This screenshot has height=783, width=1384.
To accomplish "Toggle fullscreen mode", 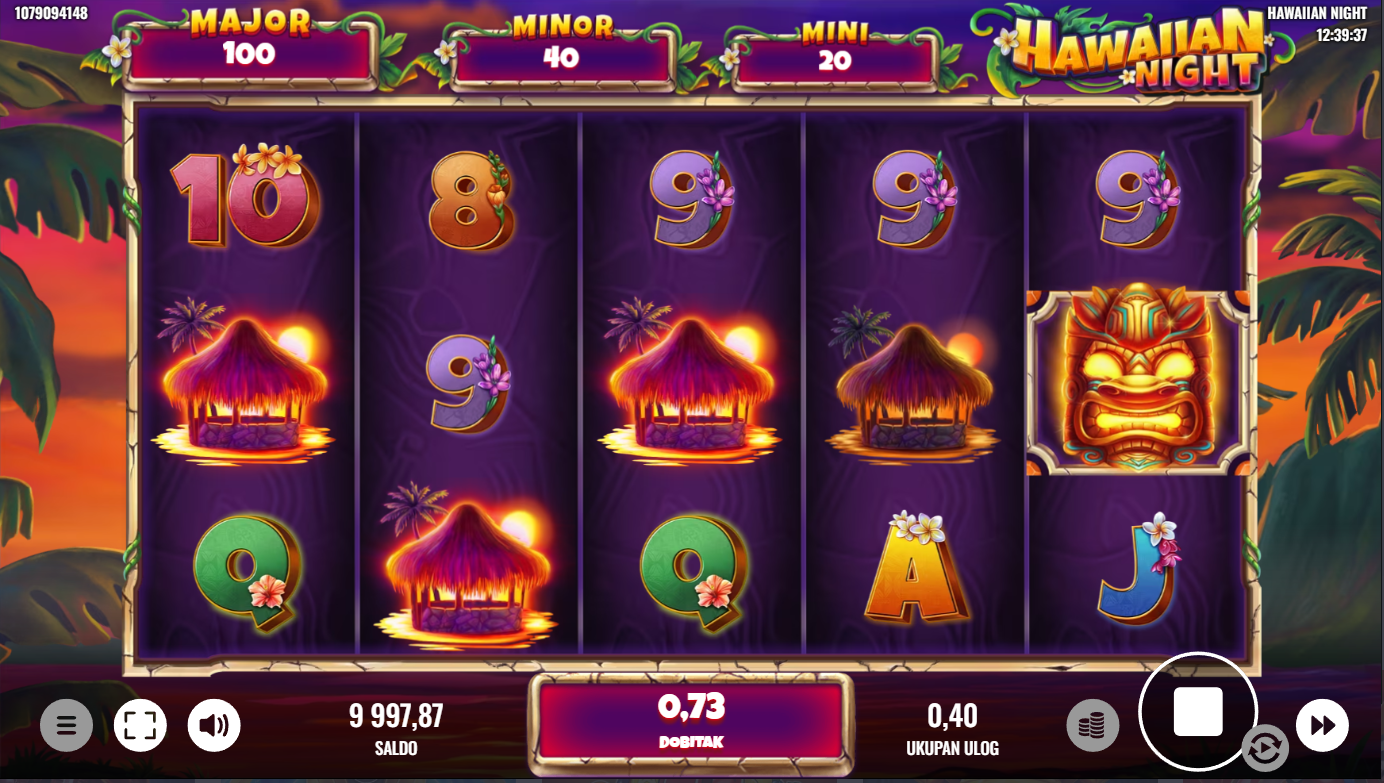I will pos(140,725).
